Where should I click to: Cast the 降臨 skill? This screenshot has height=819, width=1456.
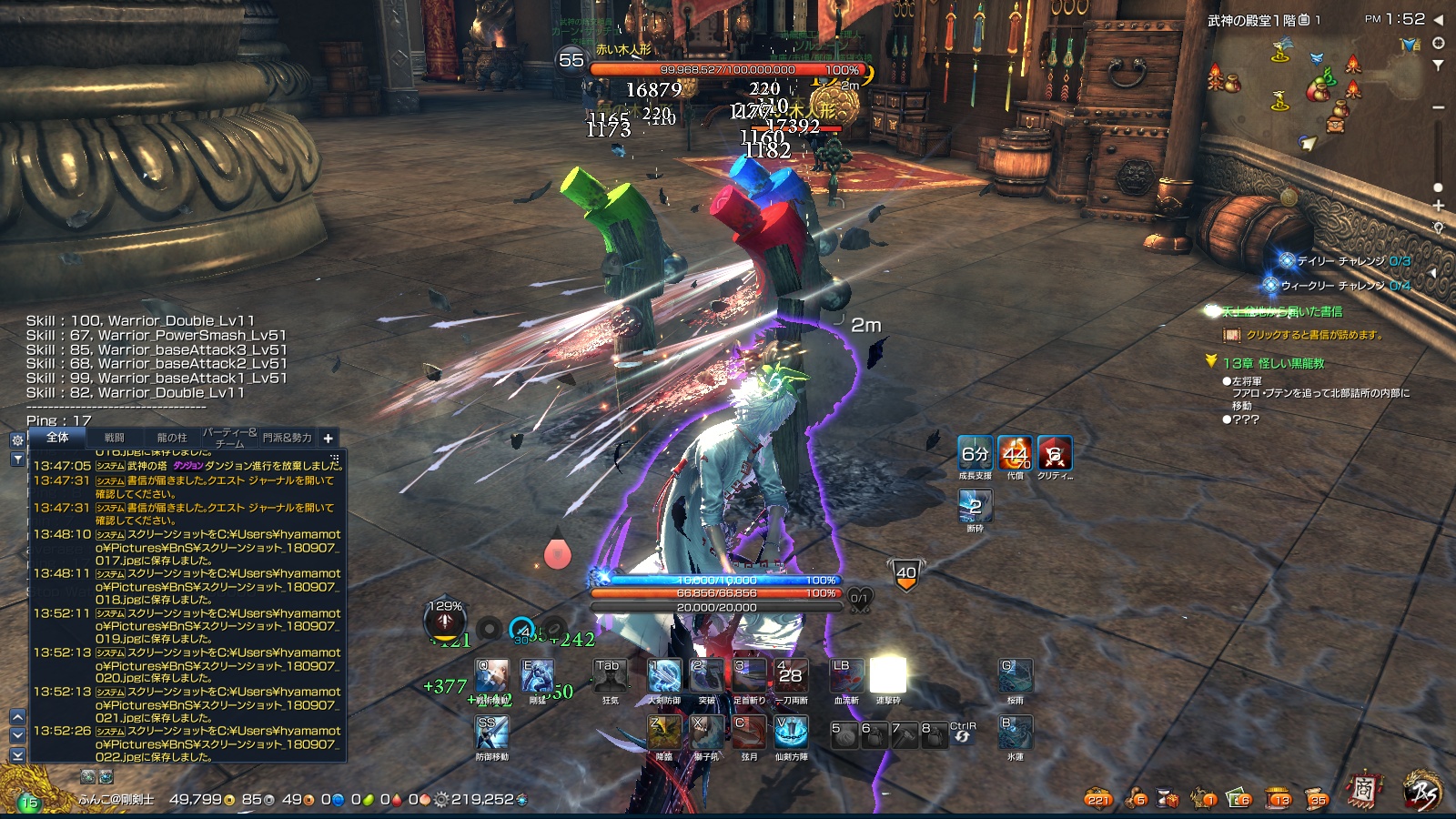[664, 733]
